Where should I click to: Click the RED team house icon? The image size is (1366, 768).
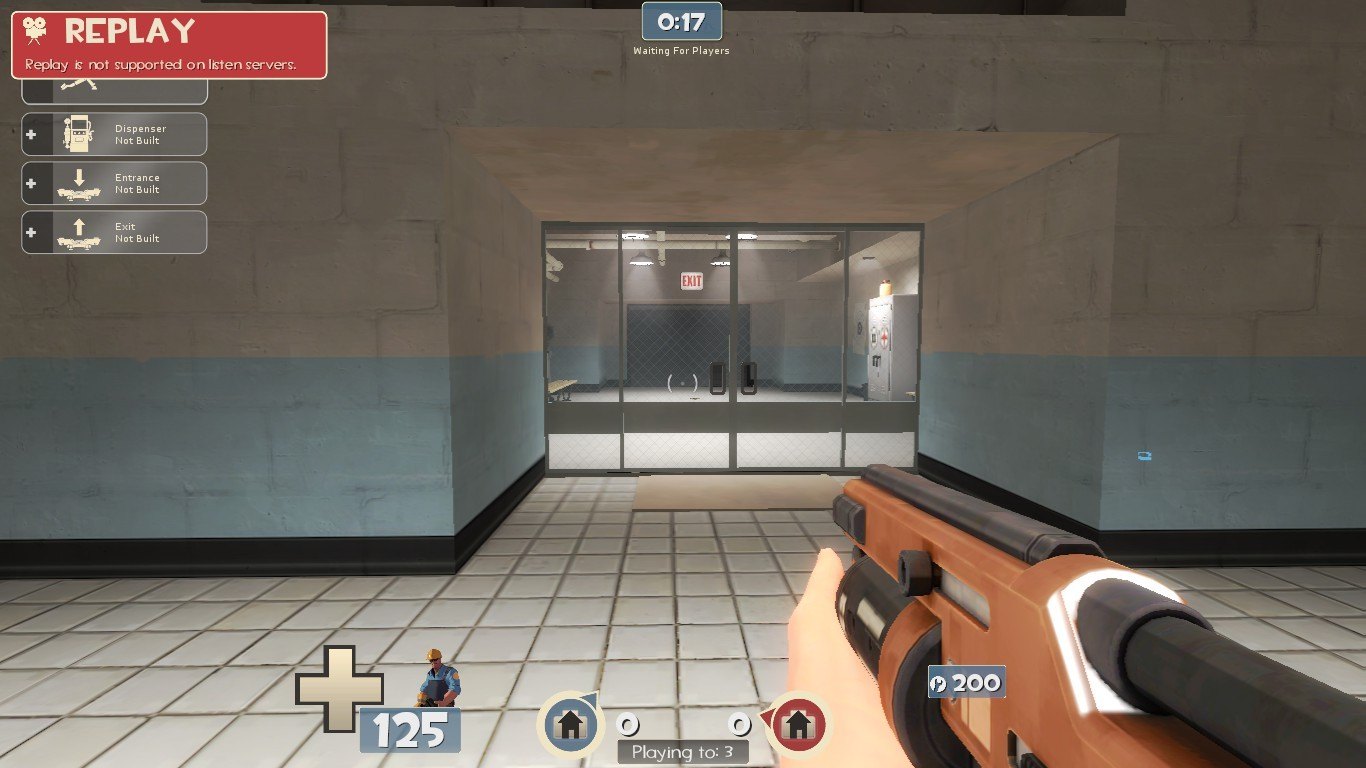[797, 722]
